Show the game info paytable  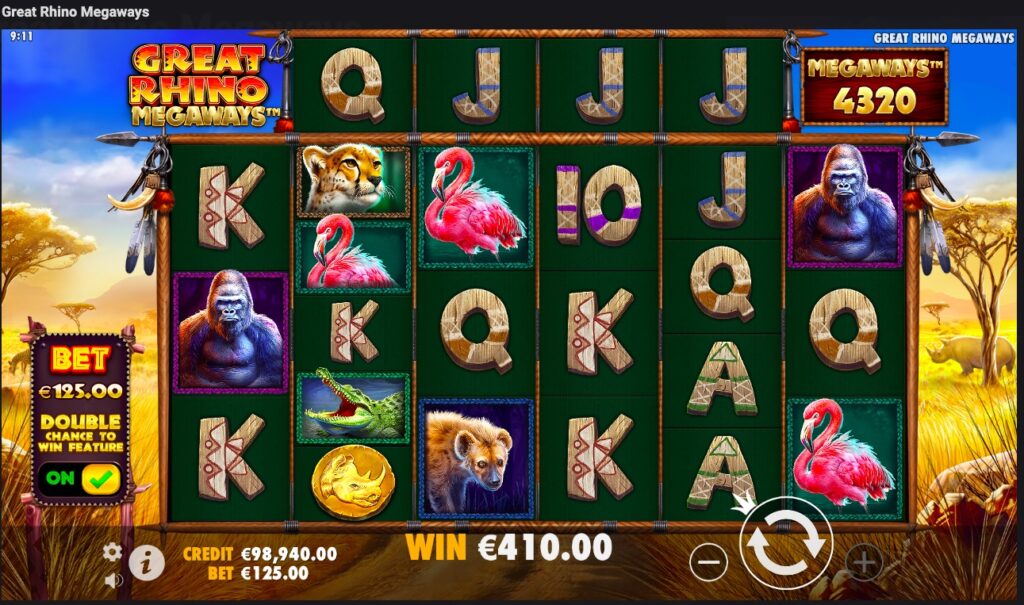pyautogui.click(x=146, y=563)
